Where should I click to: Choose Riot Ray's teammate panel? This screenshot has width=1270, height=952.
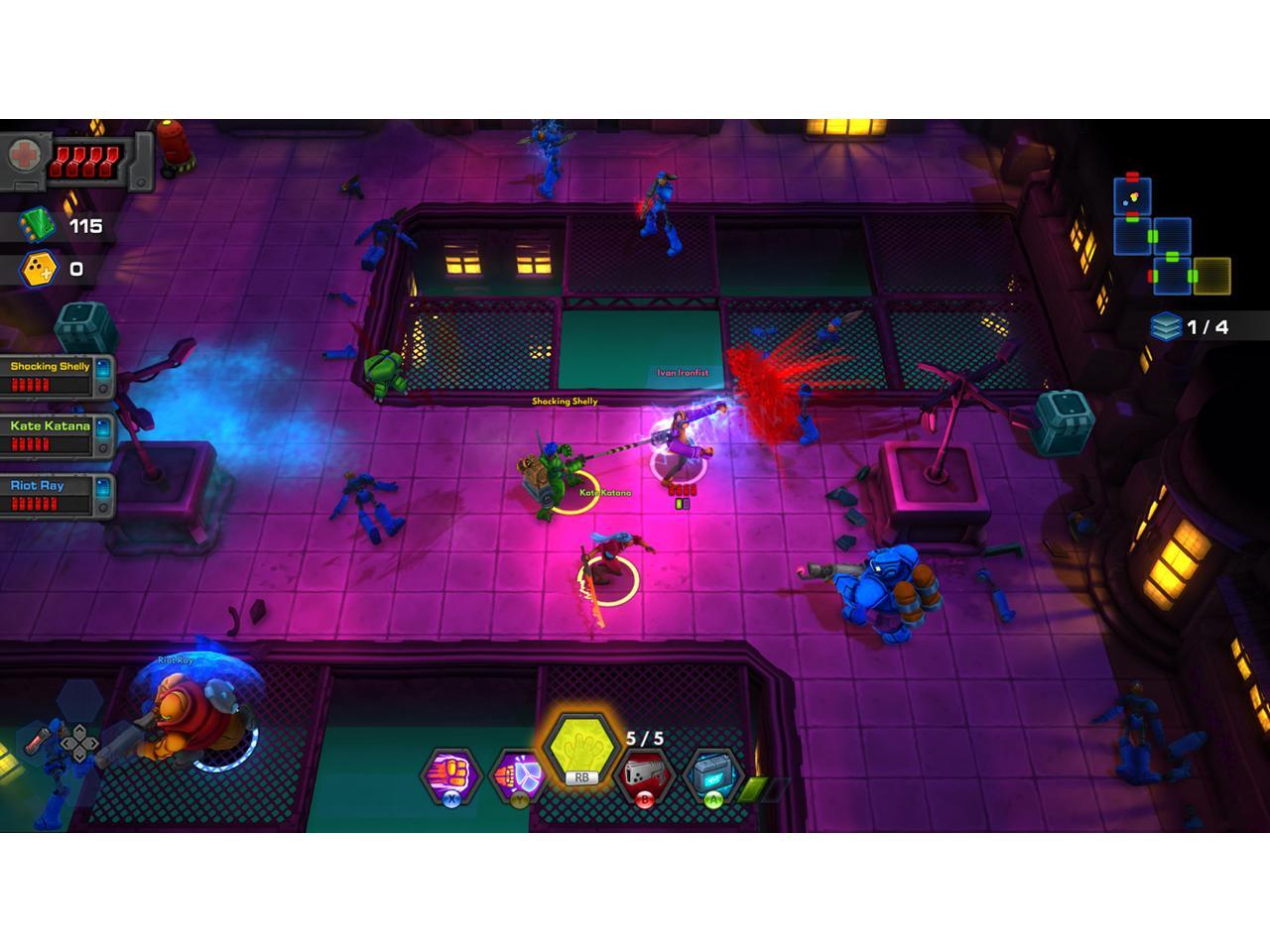[57, 495]
